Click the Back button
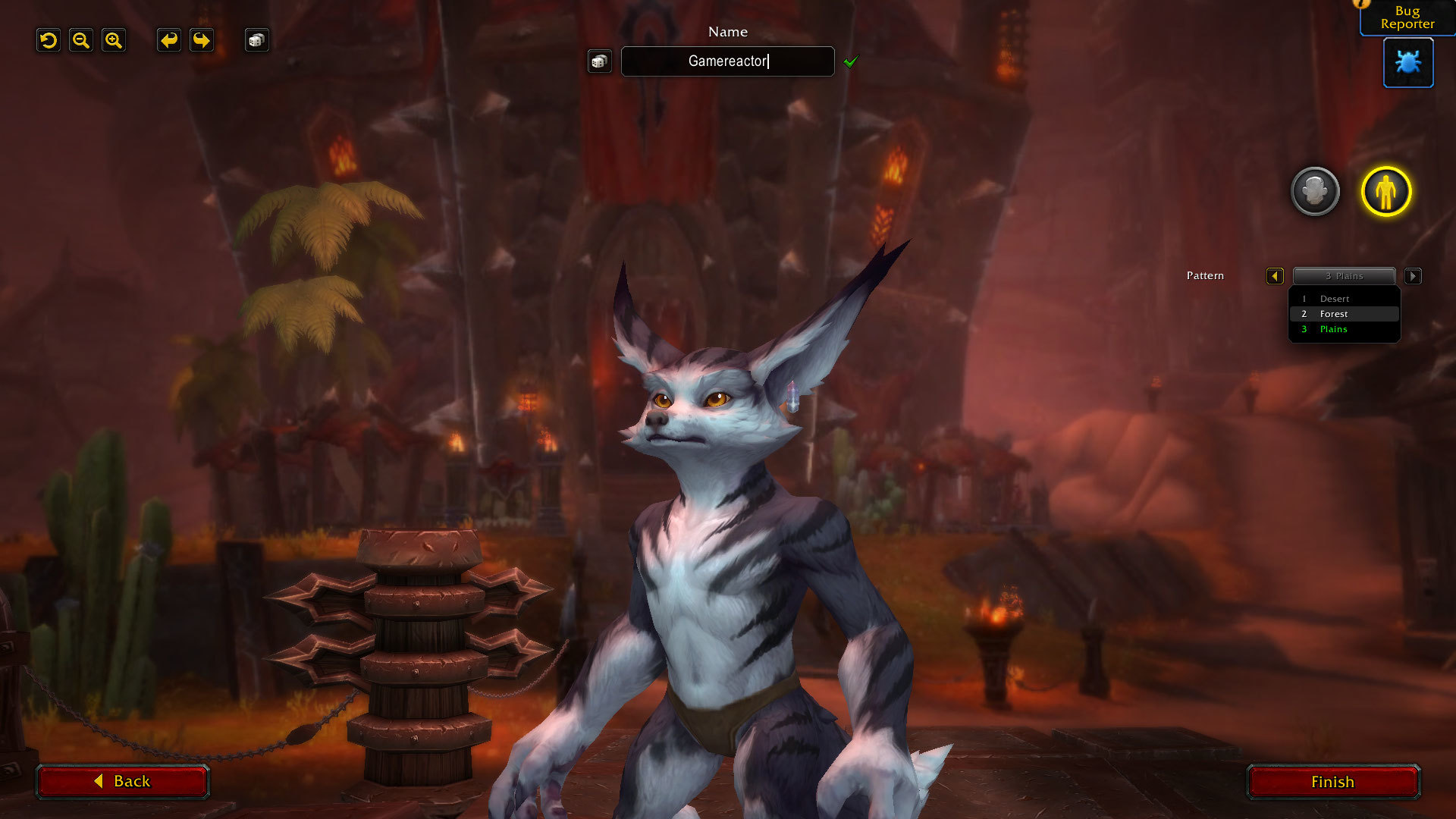 [x=122, y=781]
